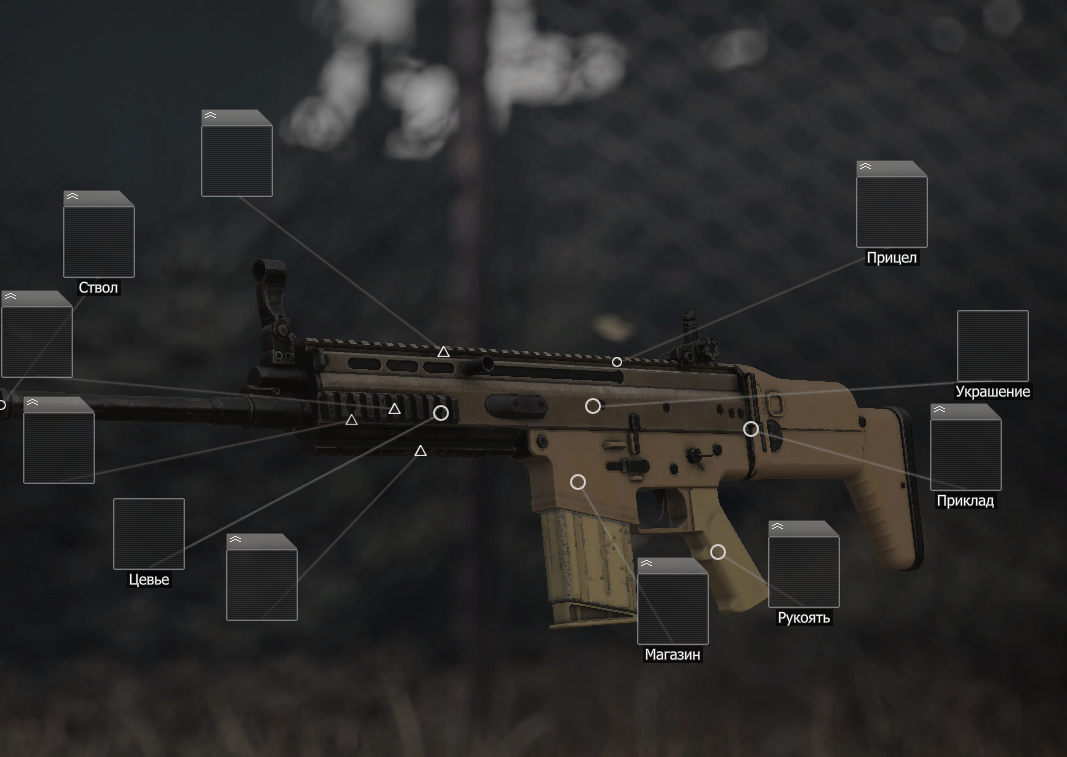Open the Ствол barrel slot
Image resolution: width=1067 pixels, height=757 pixels.
coord(98,236)
